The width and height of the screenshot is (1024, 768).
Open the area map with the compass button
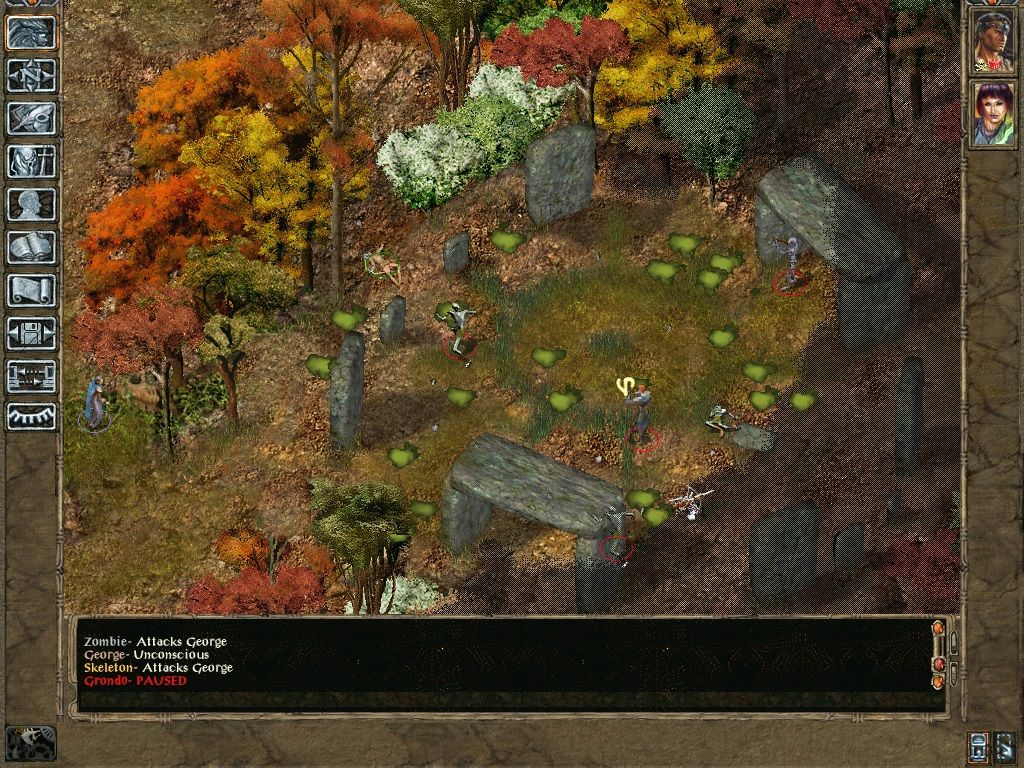point(32,75)
